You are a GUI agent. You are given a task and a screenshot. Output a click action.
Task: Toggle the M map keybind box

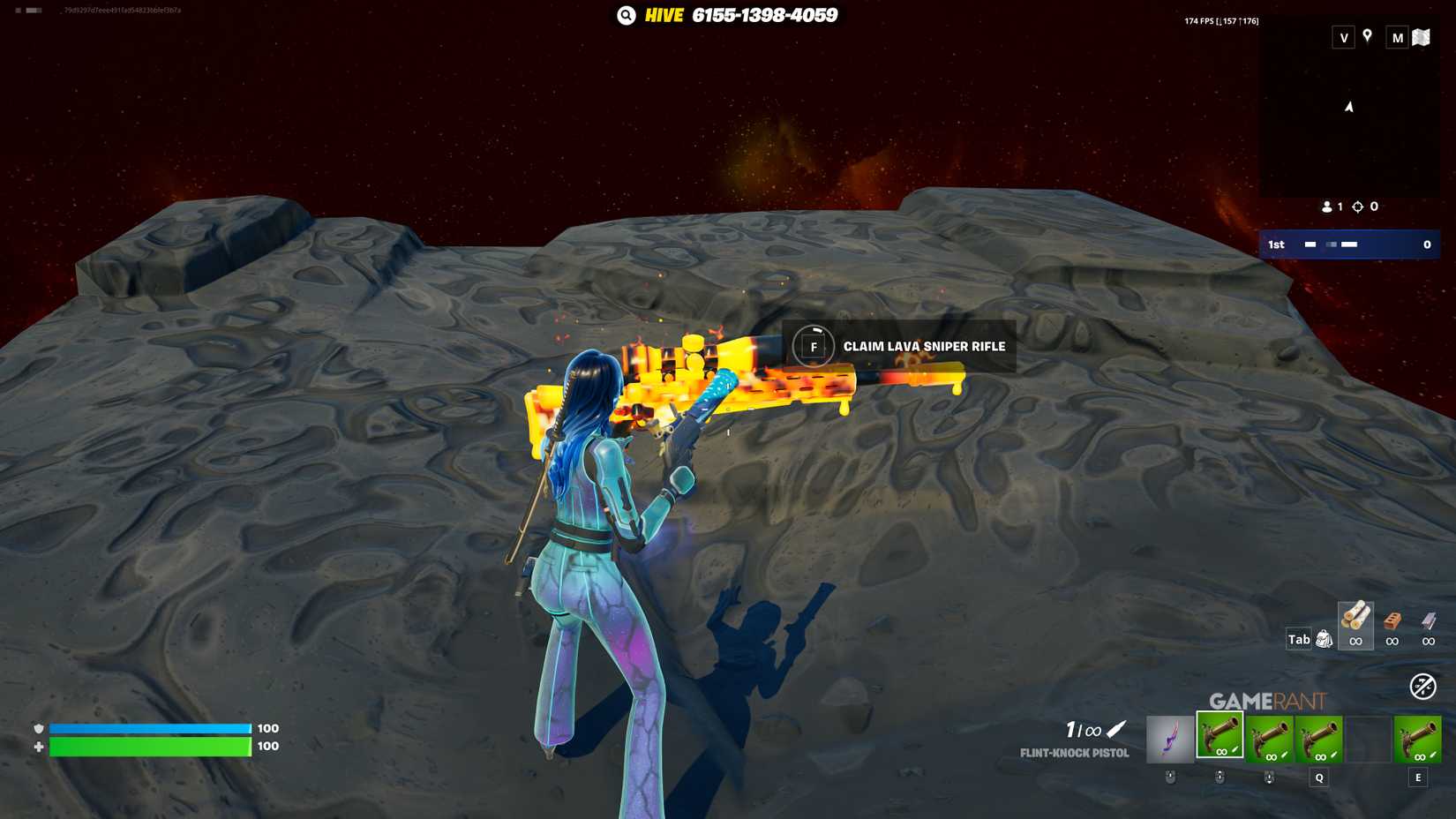pyautogui.click(x=1397, y=38)
